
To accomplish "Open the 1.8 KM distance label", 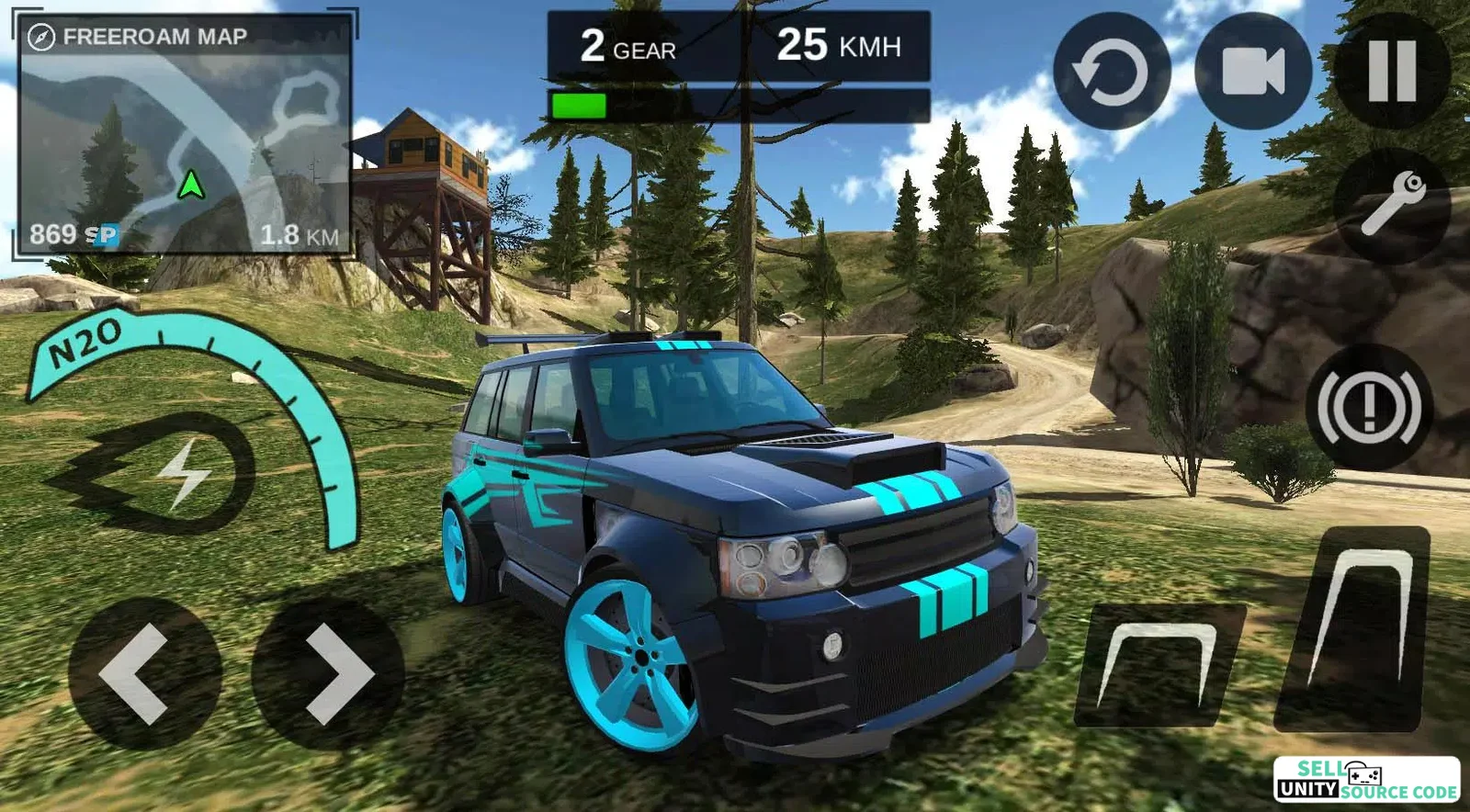I will [x=301, y=235].
